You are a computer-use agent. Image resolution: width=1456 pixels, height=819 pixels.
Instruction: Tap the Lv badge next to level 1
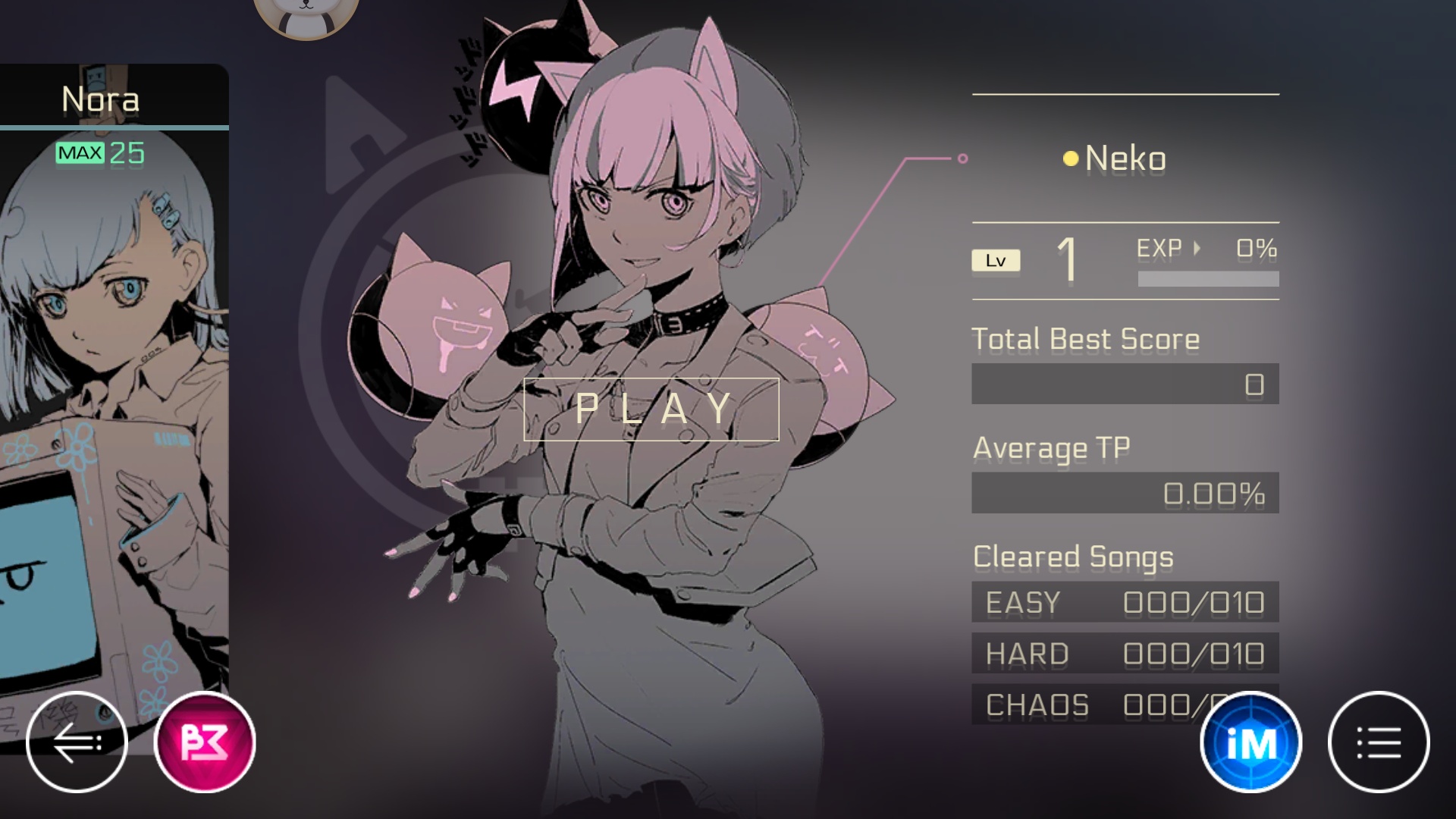tap(996, 259)
